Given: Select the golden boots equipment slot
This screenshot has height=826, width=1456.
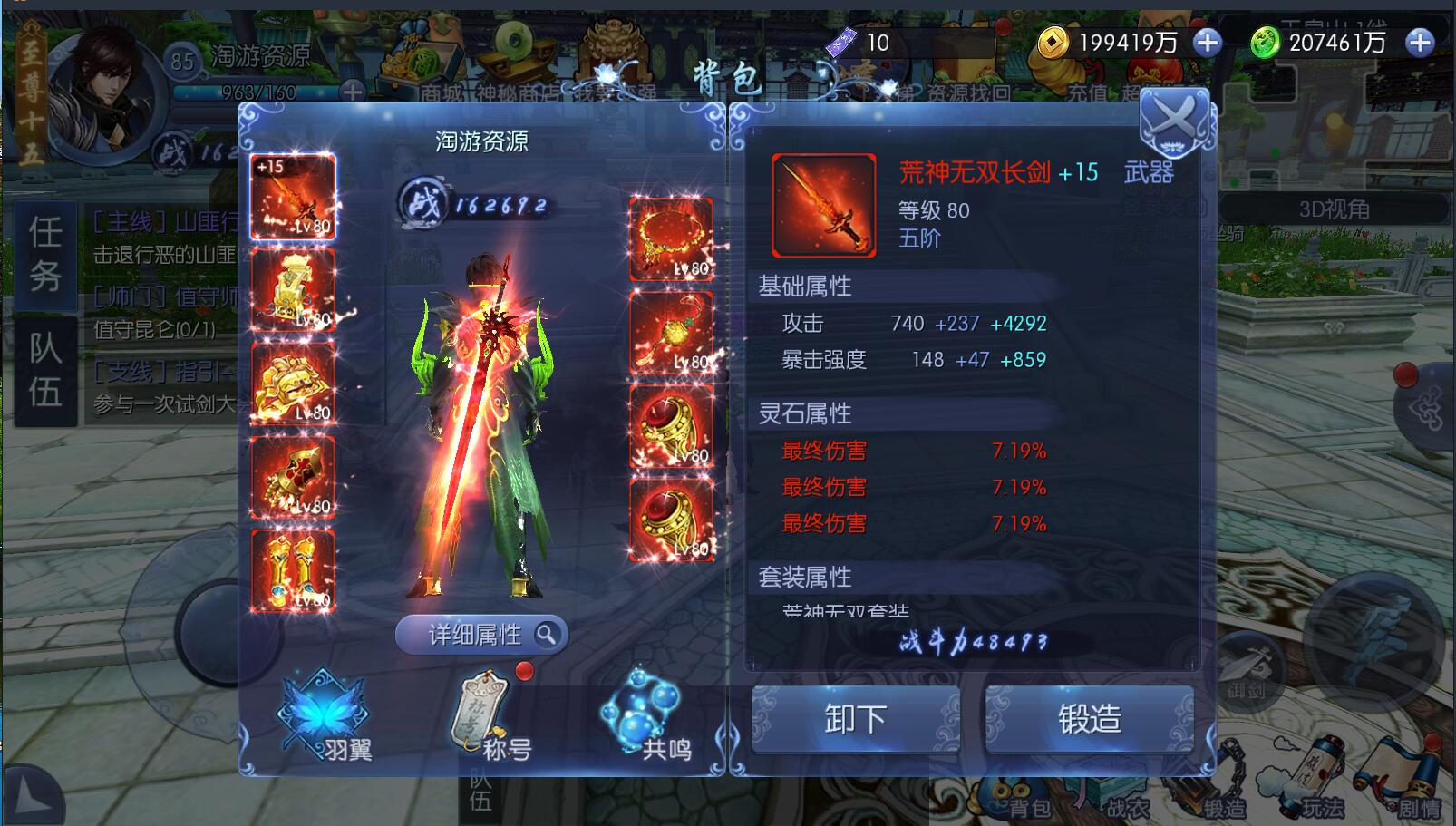Looking at the screenshot, I should point(293,570).
